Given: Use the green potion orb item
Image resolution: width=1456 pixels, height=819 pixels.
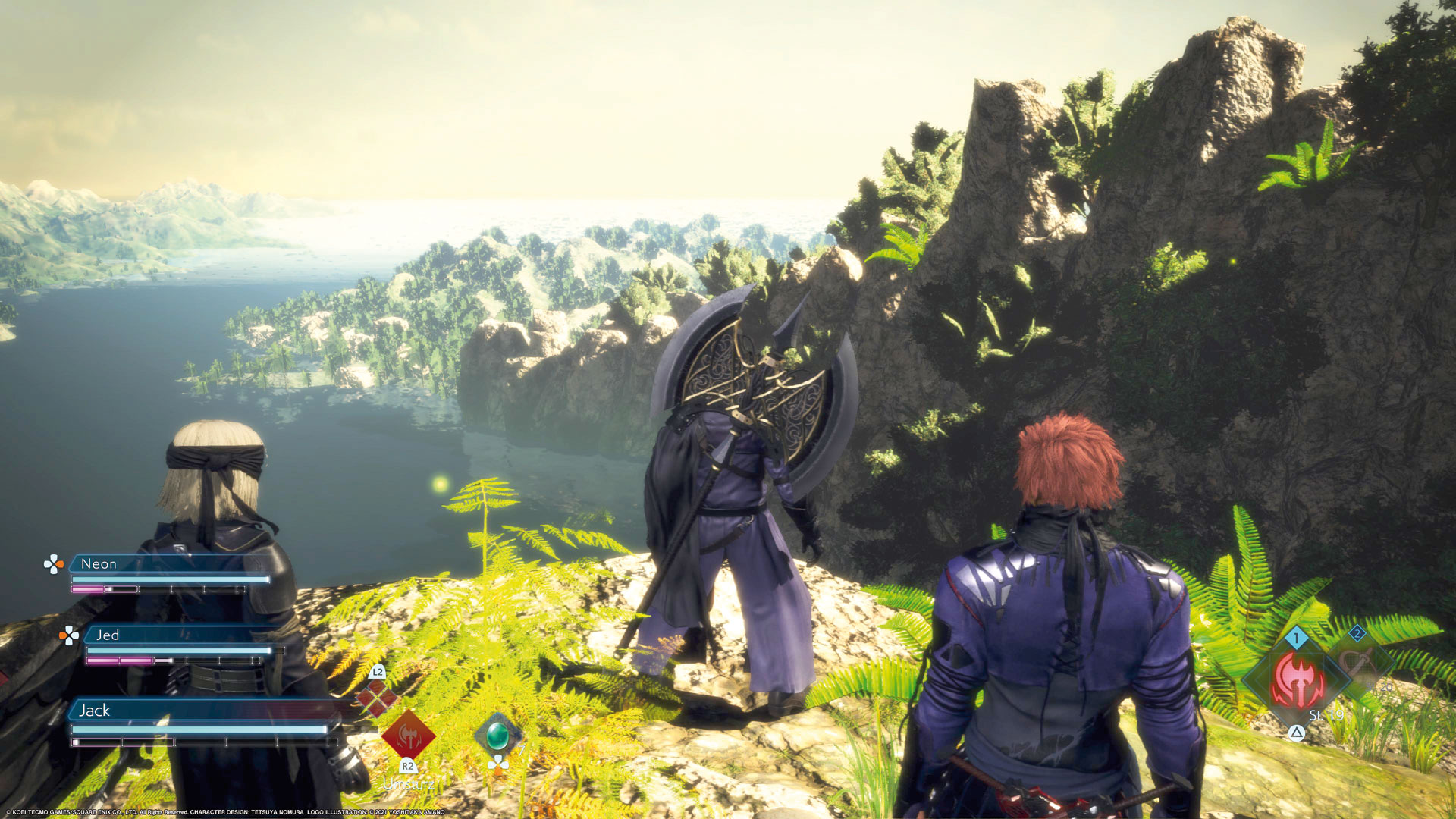Looking at the screenshot, I should click(x=497, y=735).
